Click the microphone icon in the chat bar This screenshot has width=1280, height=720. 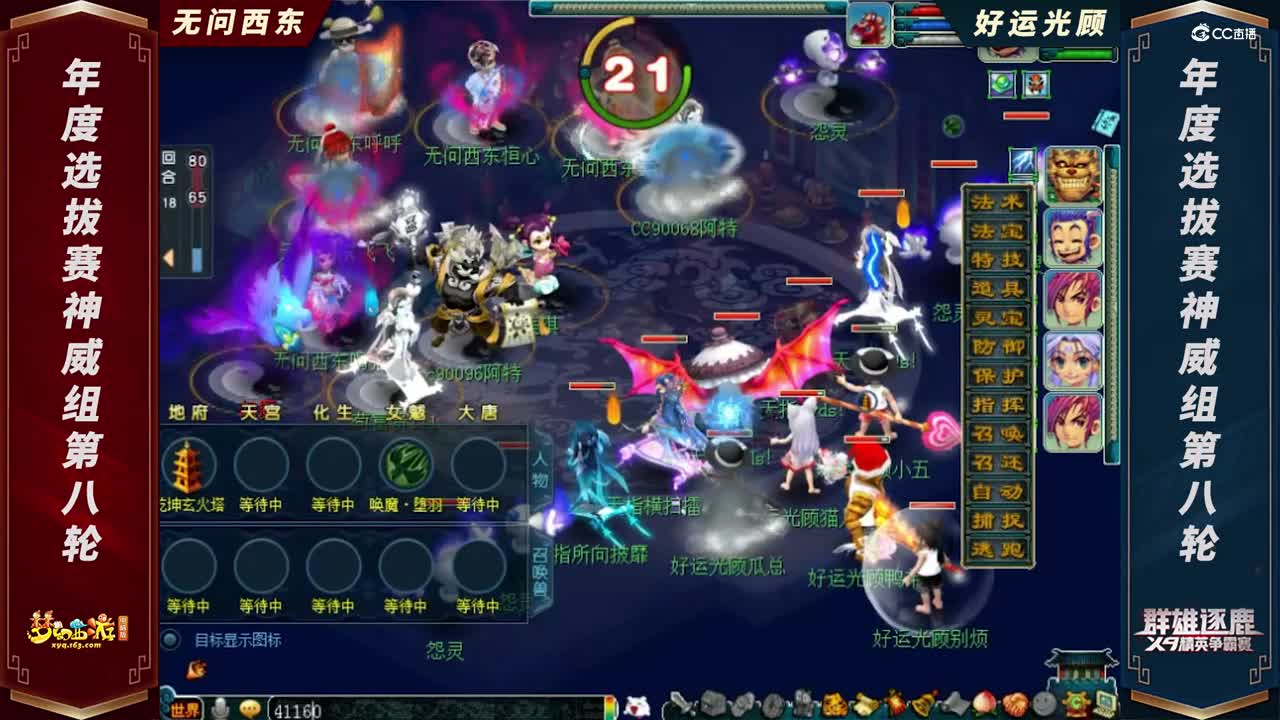[221, 708]
